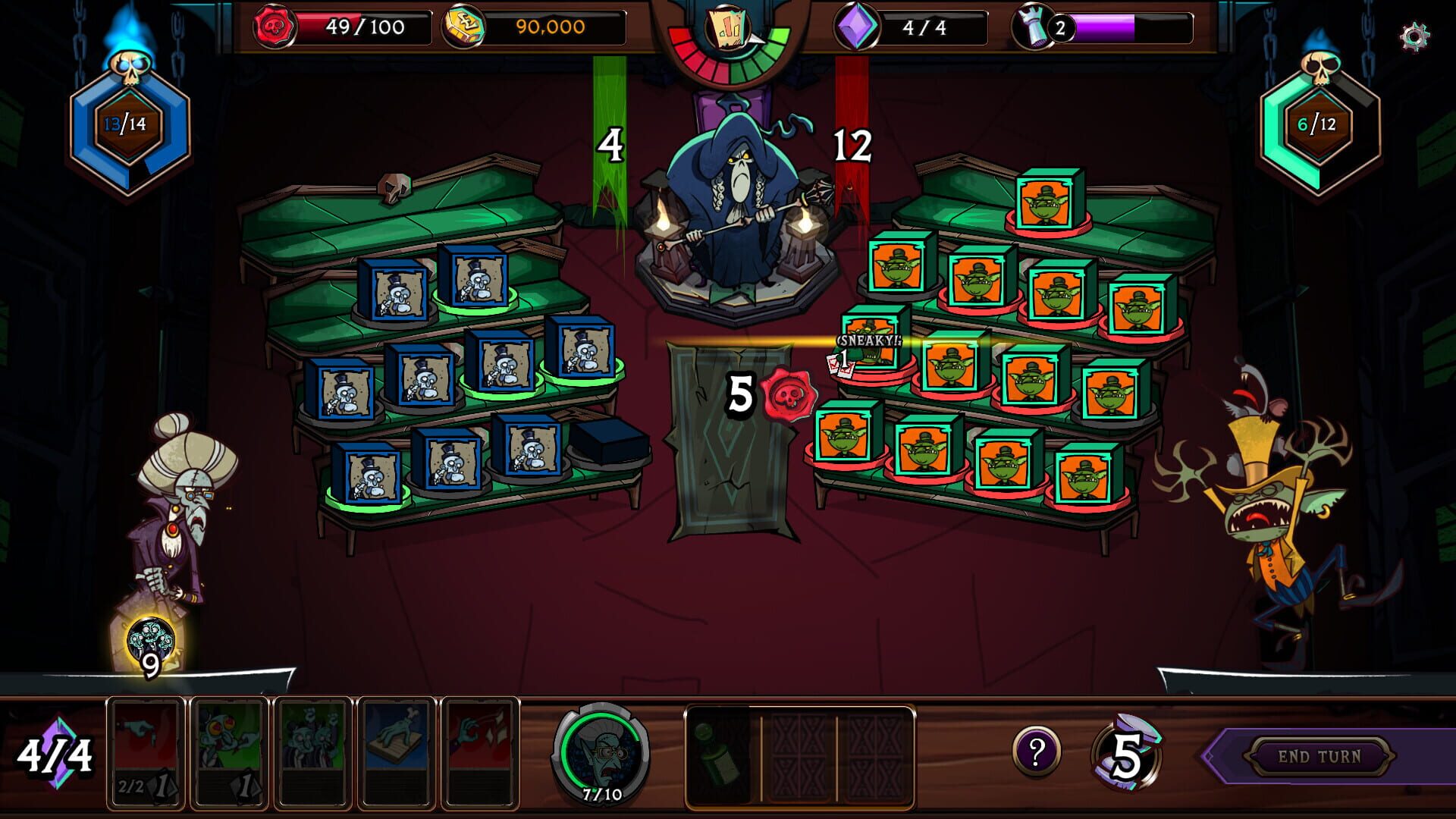Screen dimensions: 1456x819
Task: Click the skull above your blue hex counter
Action: click(129, 68)
